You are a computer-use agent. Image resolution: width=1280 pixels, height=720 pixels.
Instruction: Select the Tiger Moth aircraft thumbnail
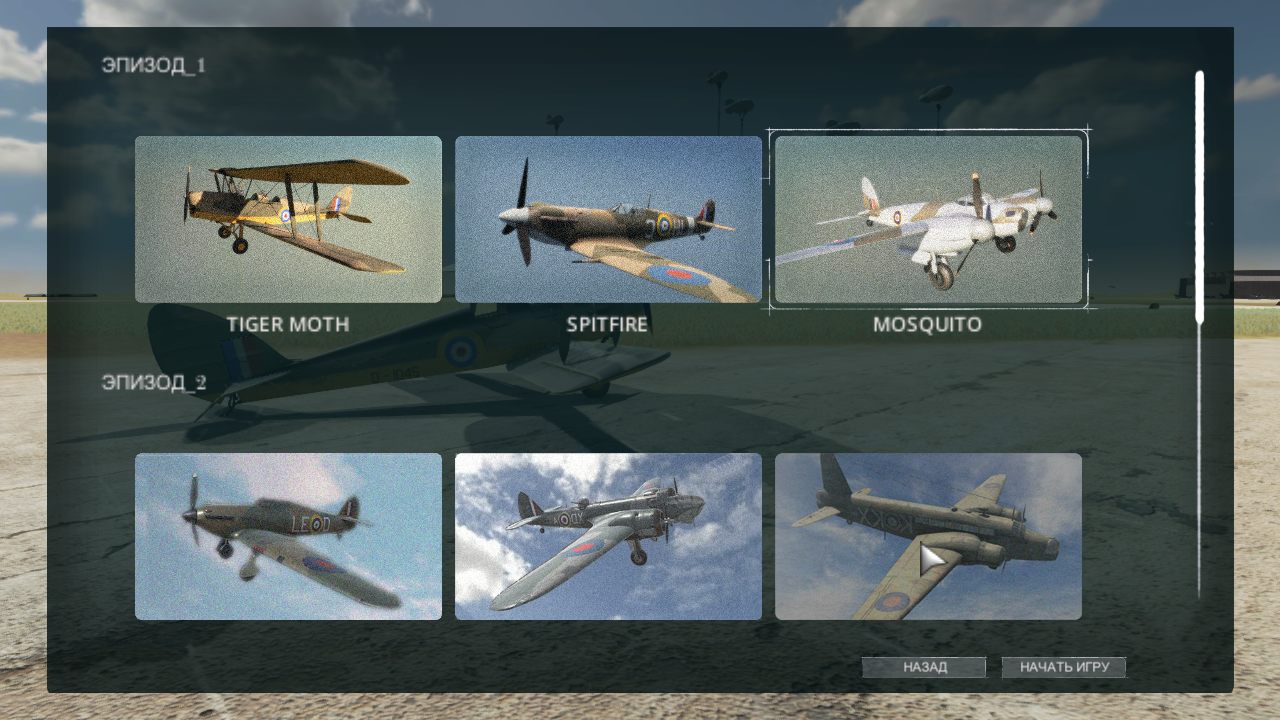click(x=287, y=220)
